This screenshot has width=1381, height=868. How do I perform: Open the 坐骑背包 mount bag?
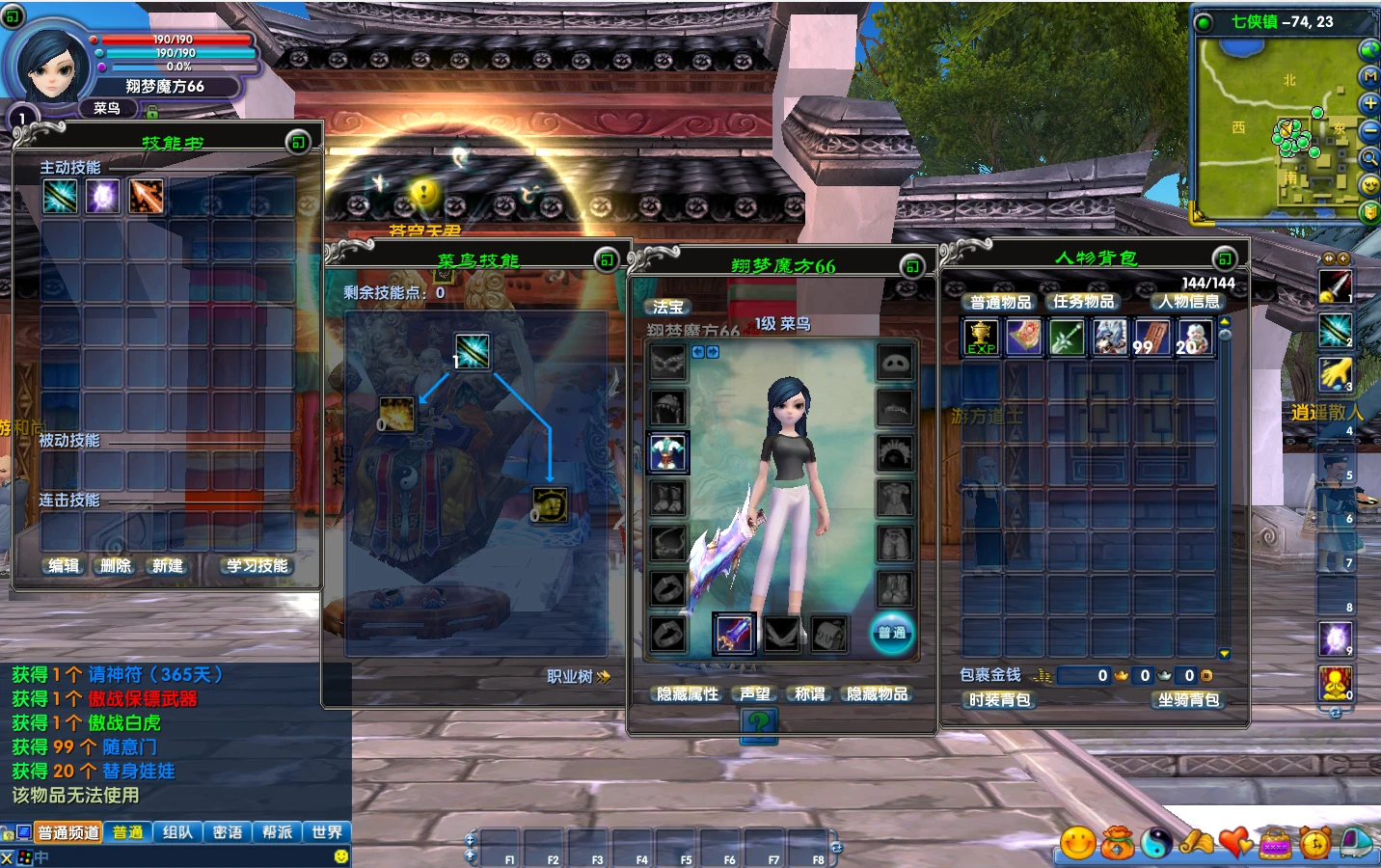1188,700
